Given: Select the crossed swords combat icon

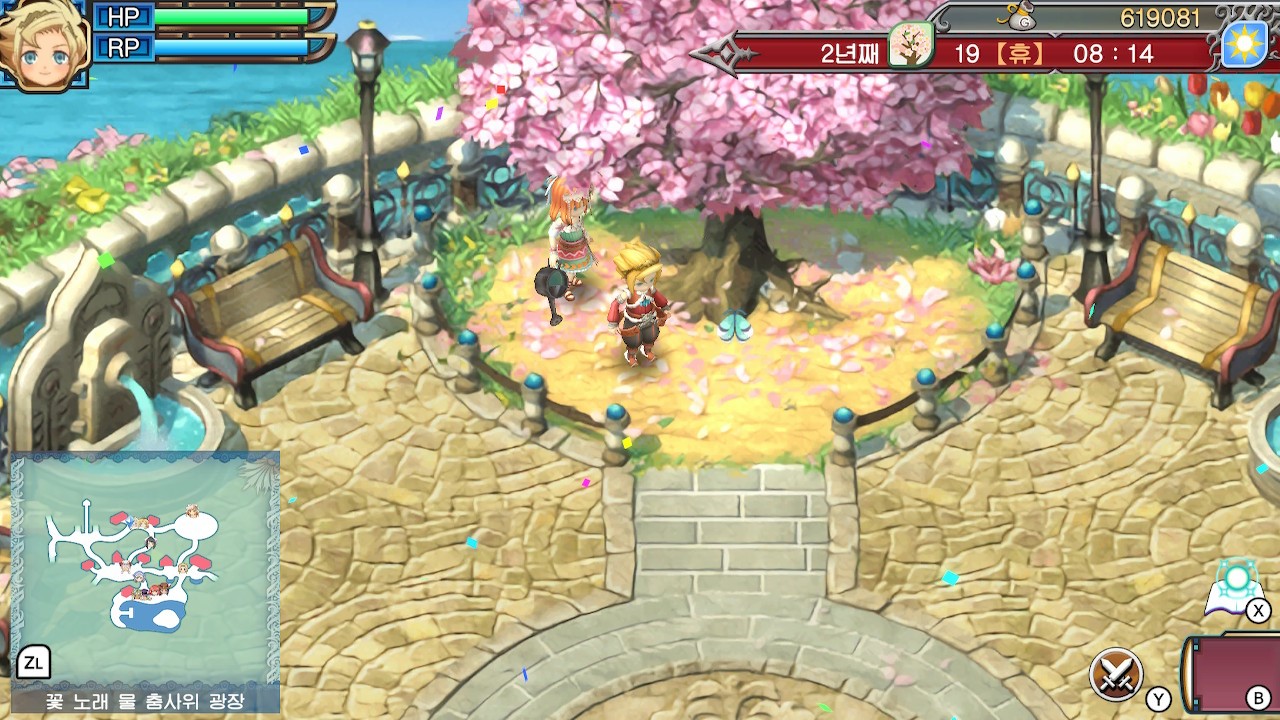Looking at the screenshot, I should pyautogui.click(x=1116, y=673).
